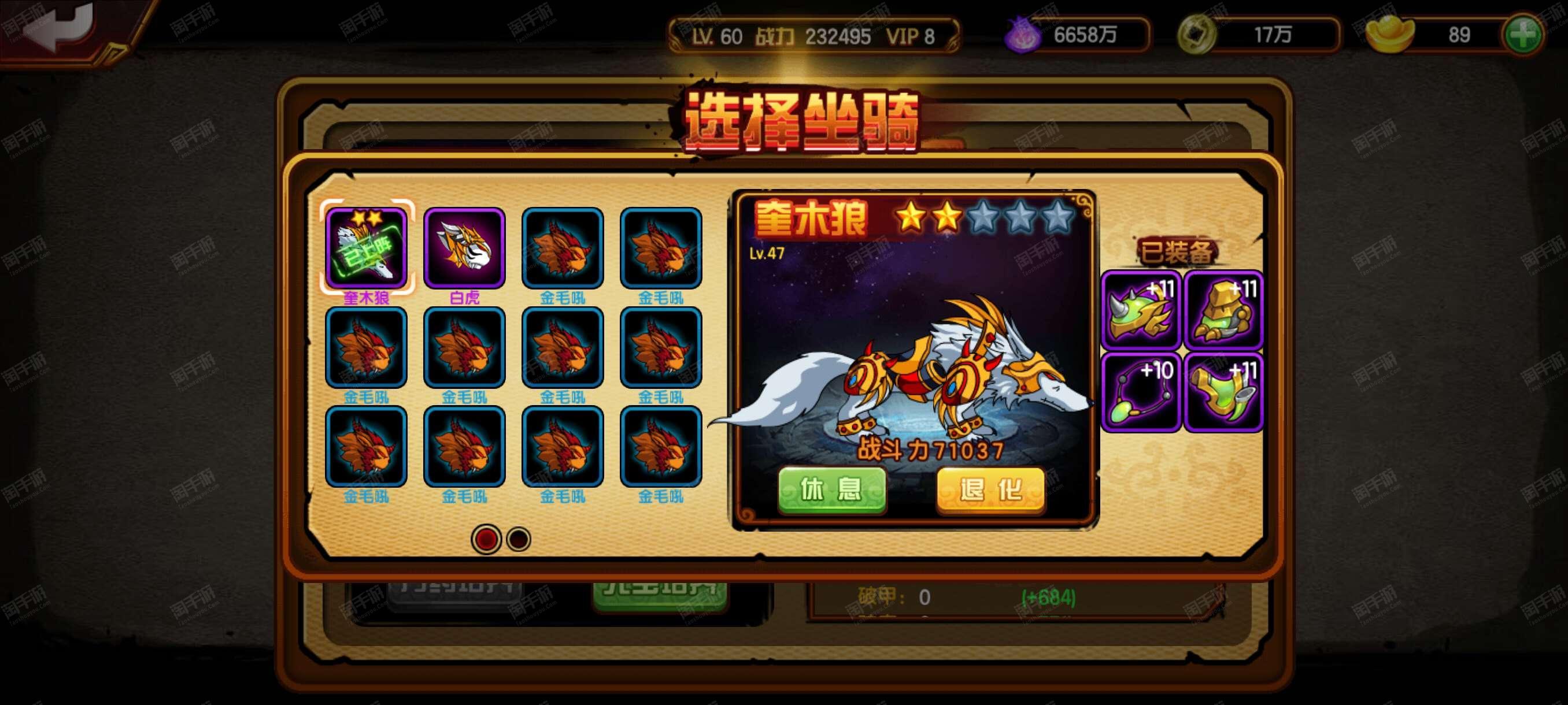Image resolution: width=1568 pixels, height=705 pixels.
Task: Click the back arrow button
Action: (58, 27)
